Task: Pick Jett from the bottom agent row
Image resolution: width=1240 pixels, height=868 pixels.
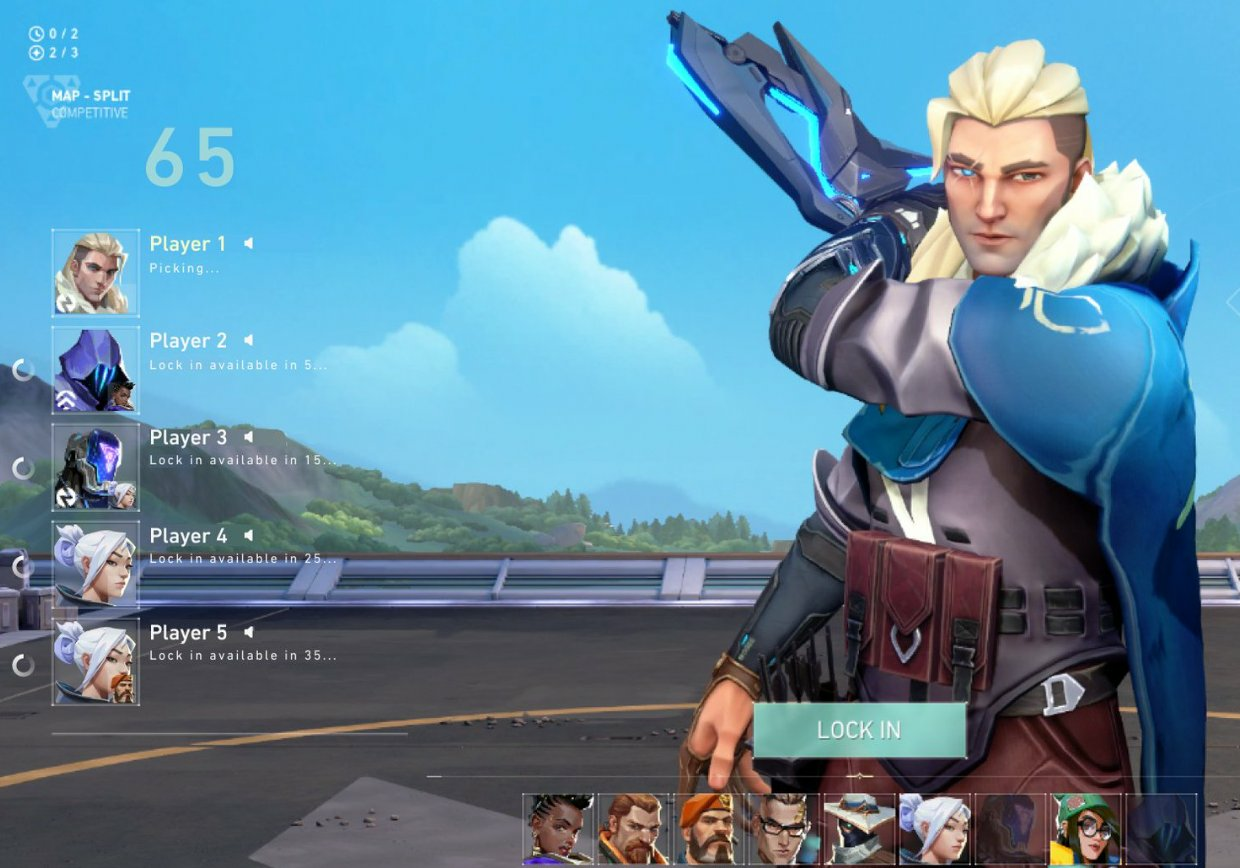Action: (x=934, y=829)
